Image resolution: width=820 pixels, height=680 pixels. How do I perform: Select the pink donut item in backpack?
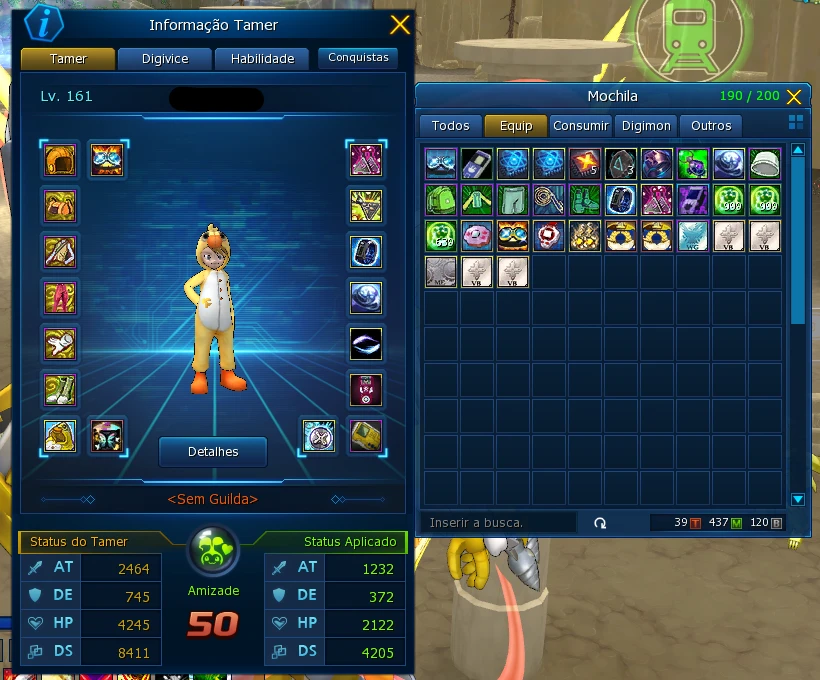pyautogui.click(x=478, y=236)
